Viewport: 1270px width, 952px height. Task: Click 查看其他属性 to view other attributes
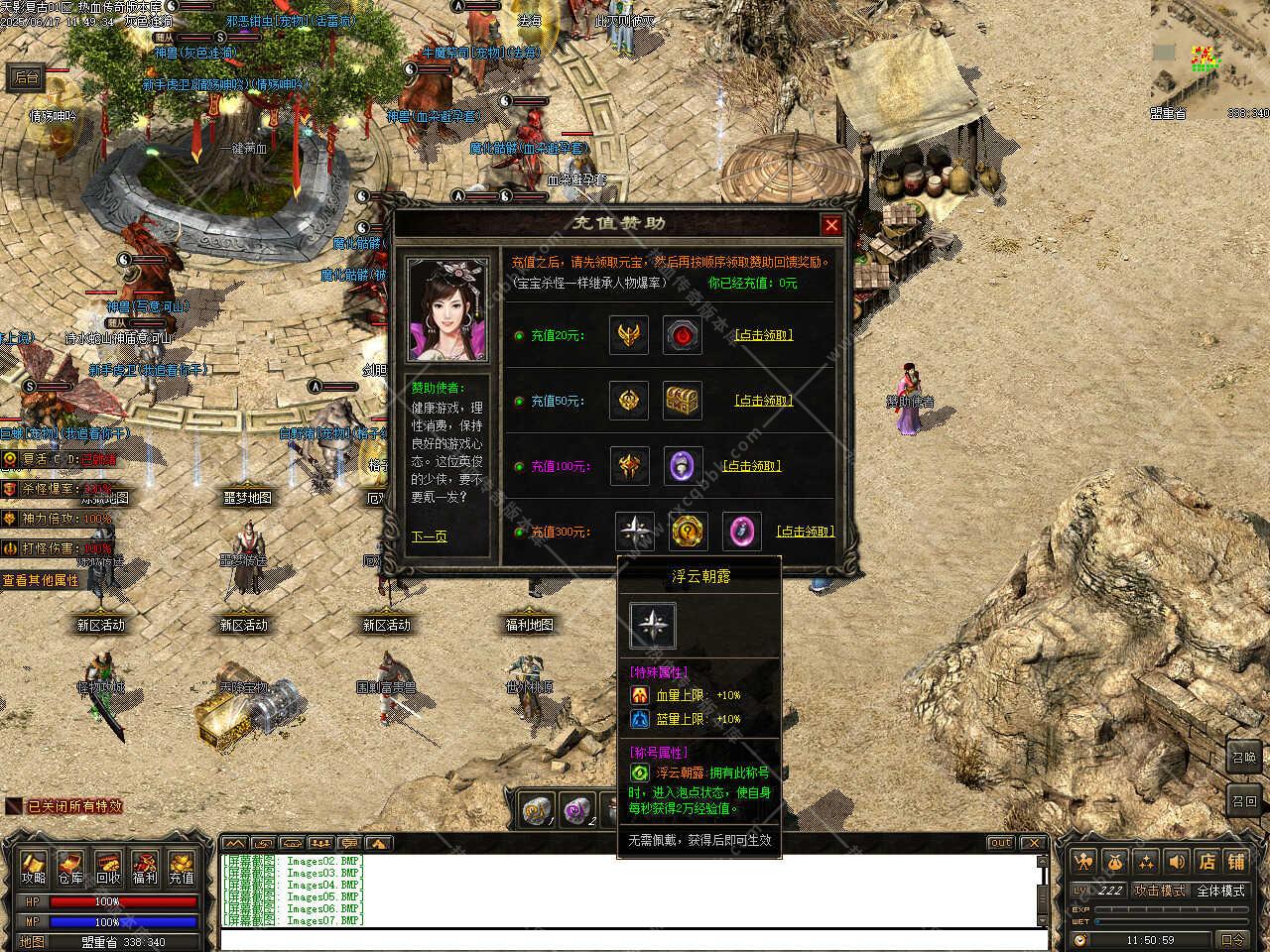[x=40, y=580]
